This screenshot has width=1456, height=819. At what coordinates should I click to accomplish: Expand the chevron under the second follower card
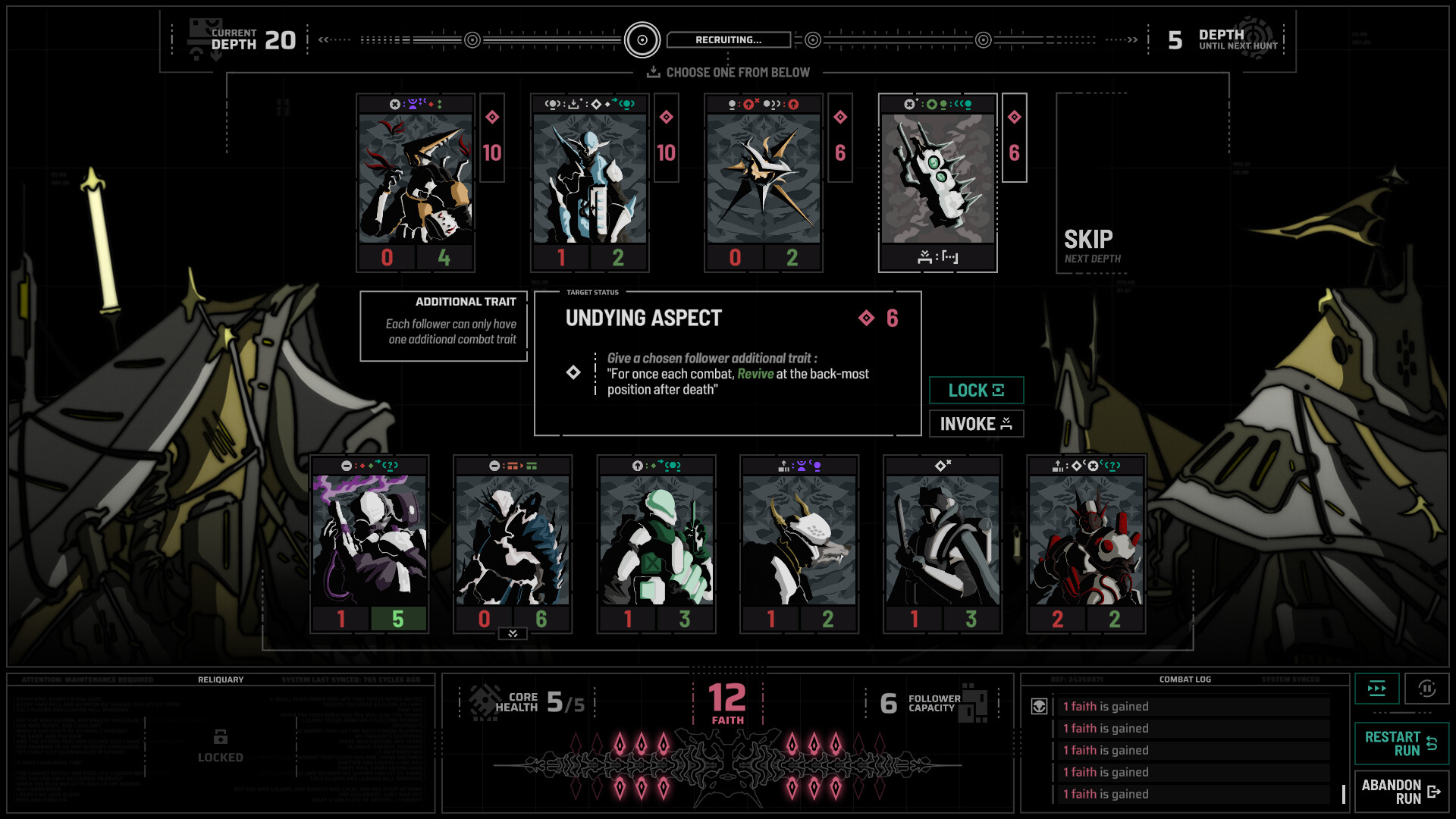coord(513,634)
